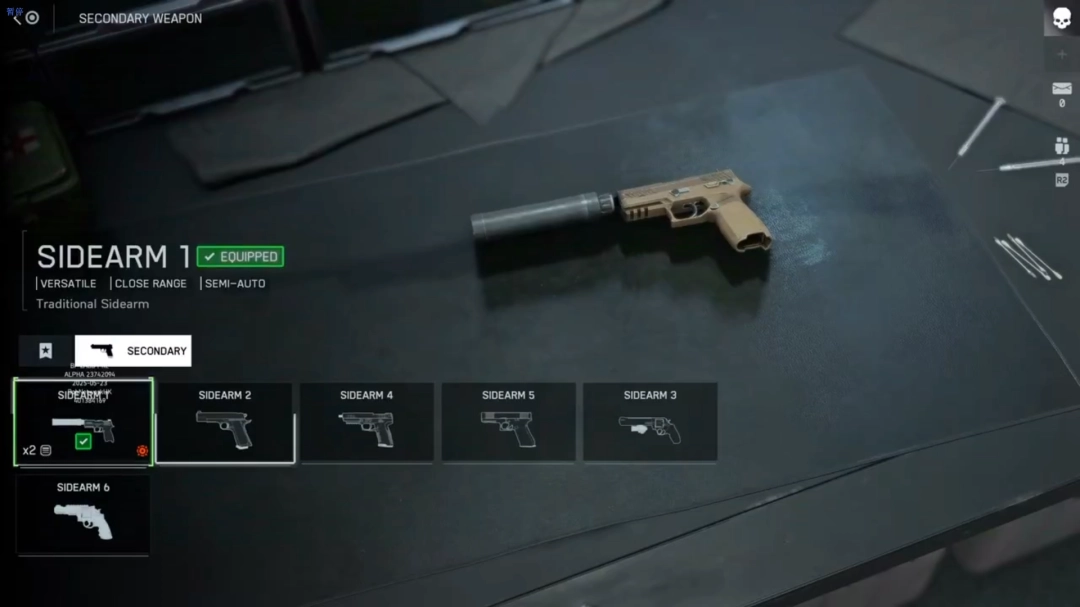Viewport: 1080px width, 607px height.
Task: Open the orange gear on Sidearm 1
Action: coord(142,451)
